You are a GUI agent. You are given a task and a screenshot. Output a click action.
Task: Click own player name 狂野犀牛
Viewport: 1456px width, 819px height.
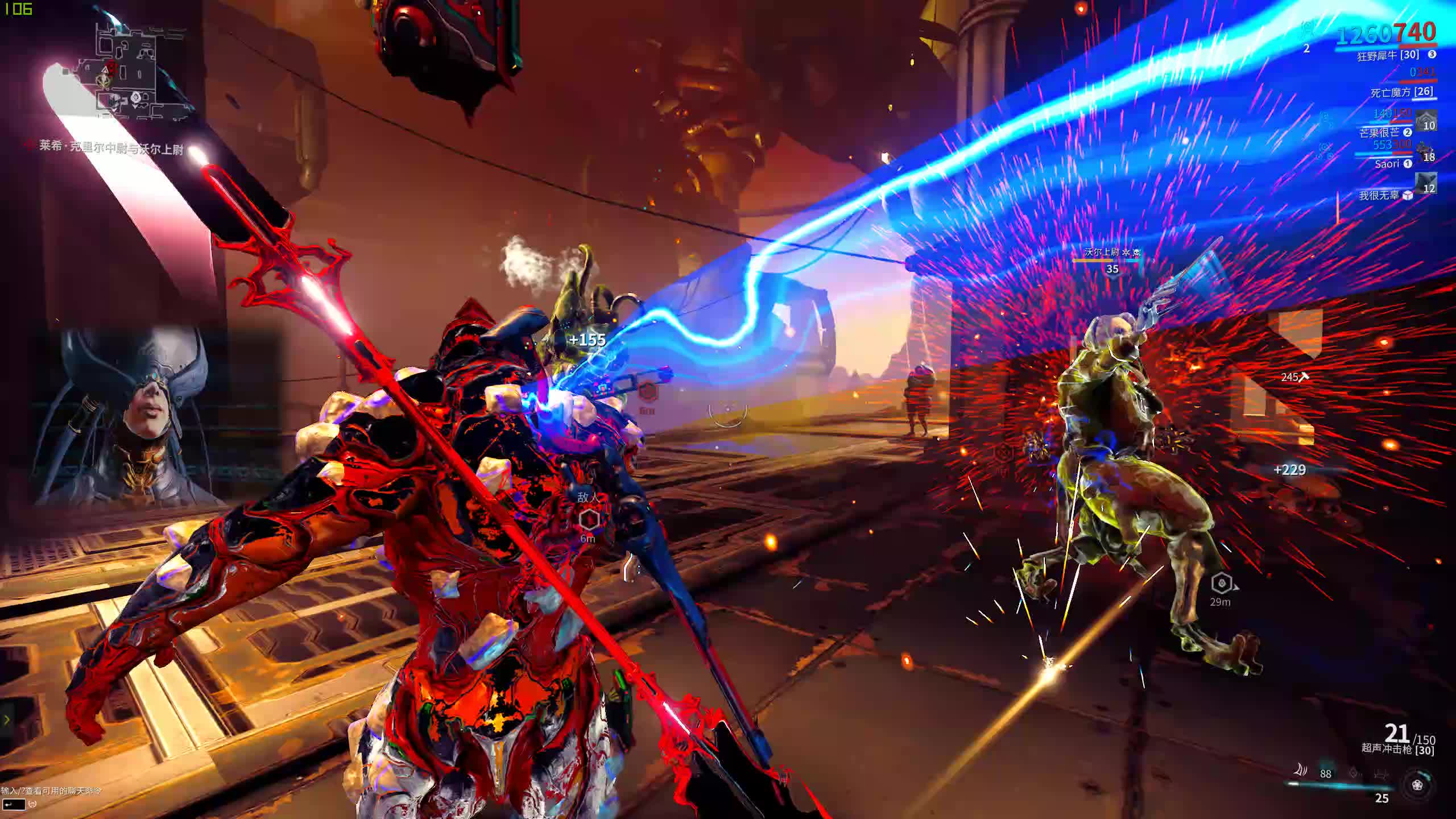point(1388,56)
